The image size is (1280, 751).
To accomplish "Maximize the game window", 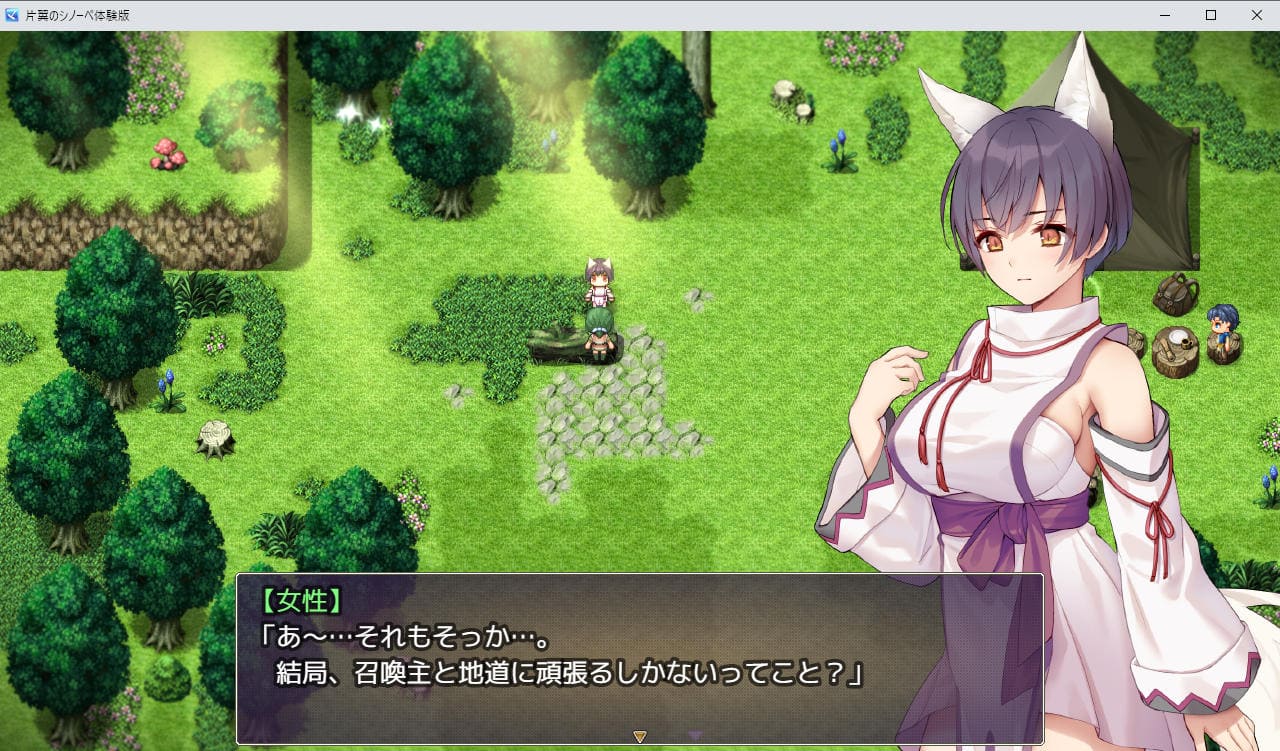I will coord(1210,15).
